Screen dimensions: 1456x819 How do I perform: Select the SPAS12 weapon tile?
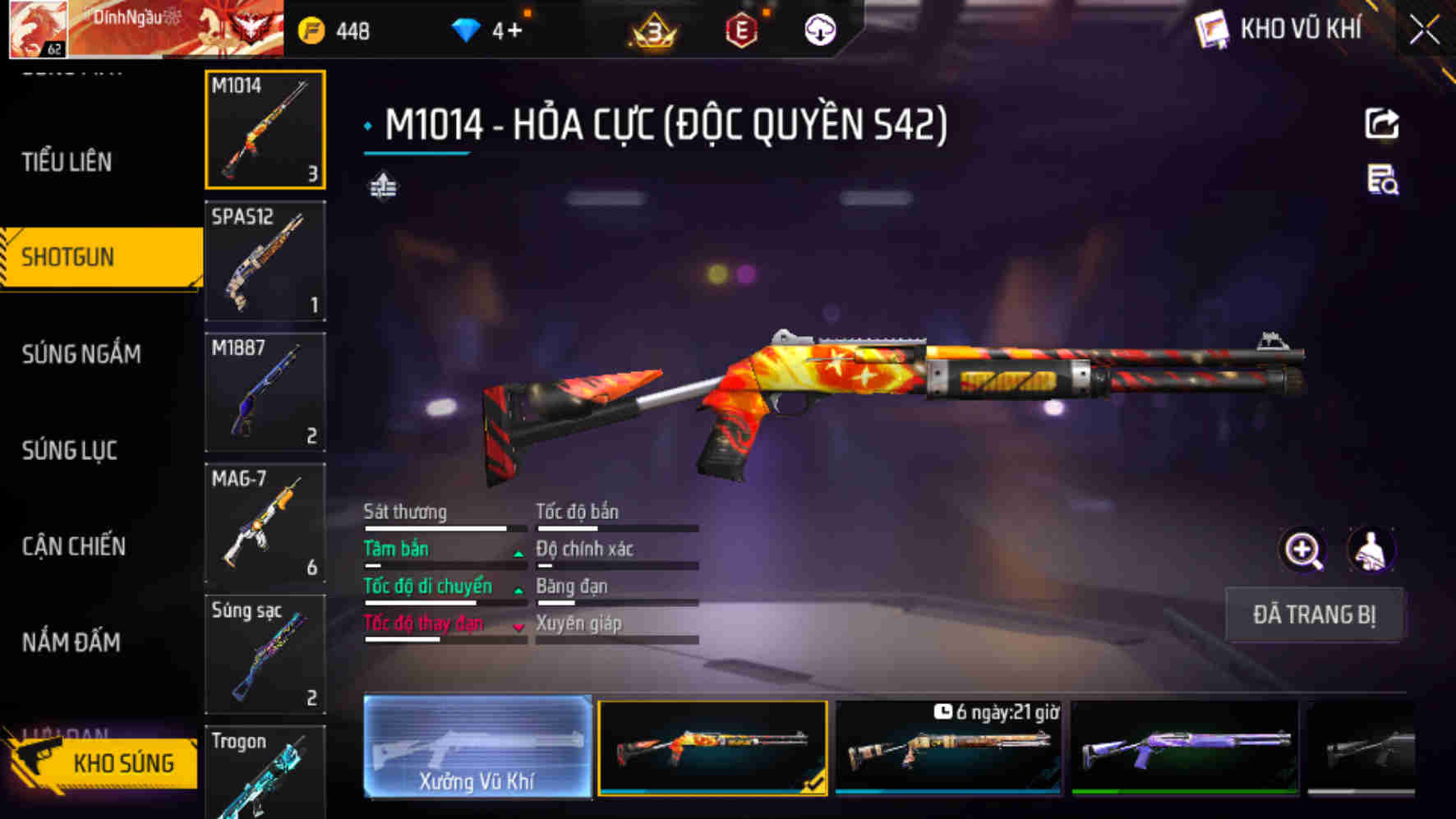tap(265, 260)
